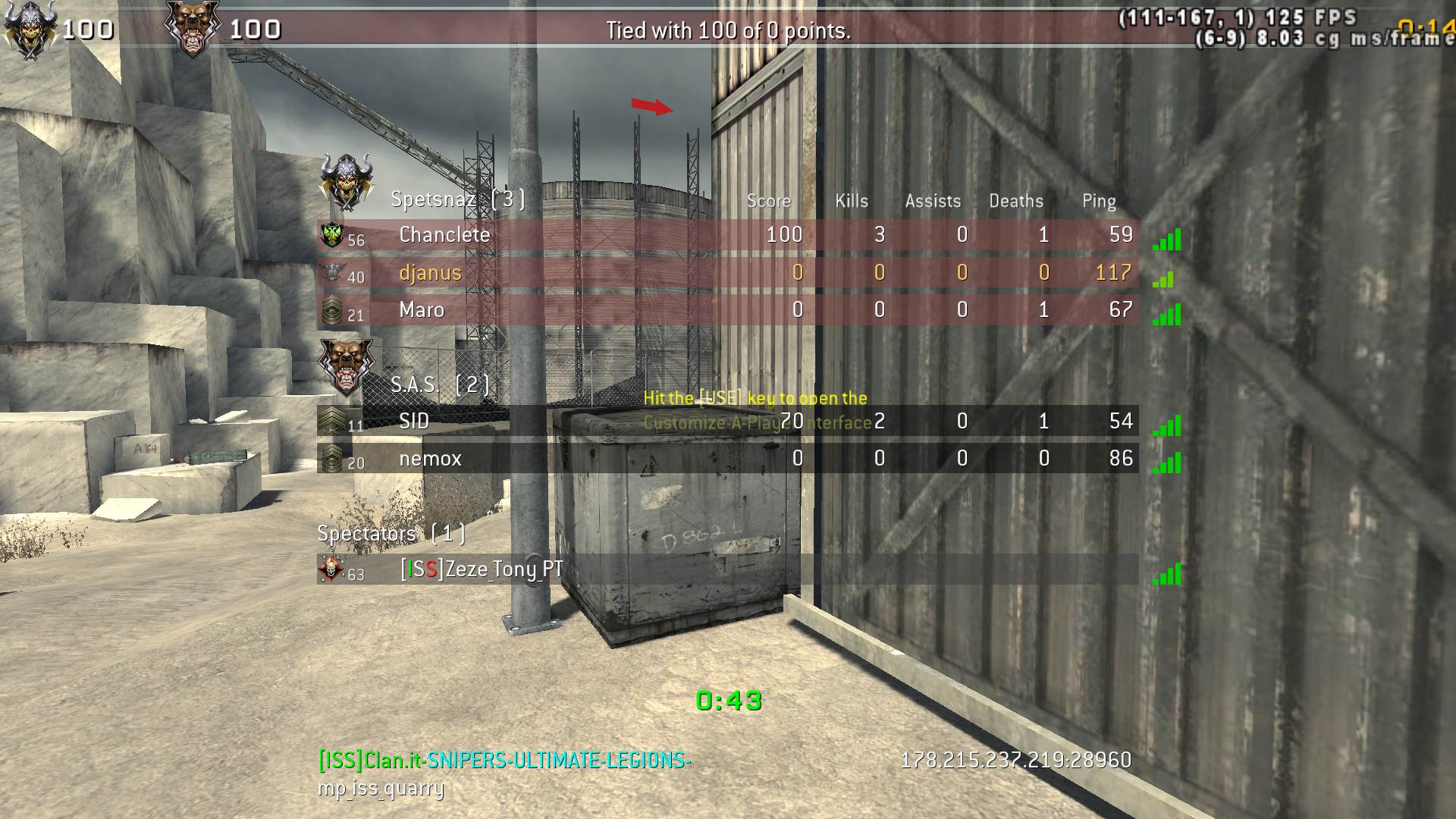
Task: Click the S.A.S. bulldog emblem on scoreboard
Action: pyautogui.click(x=346, y=366)
